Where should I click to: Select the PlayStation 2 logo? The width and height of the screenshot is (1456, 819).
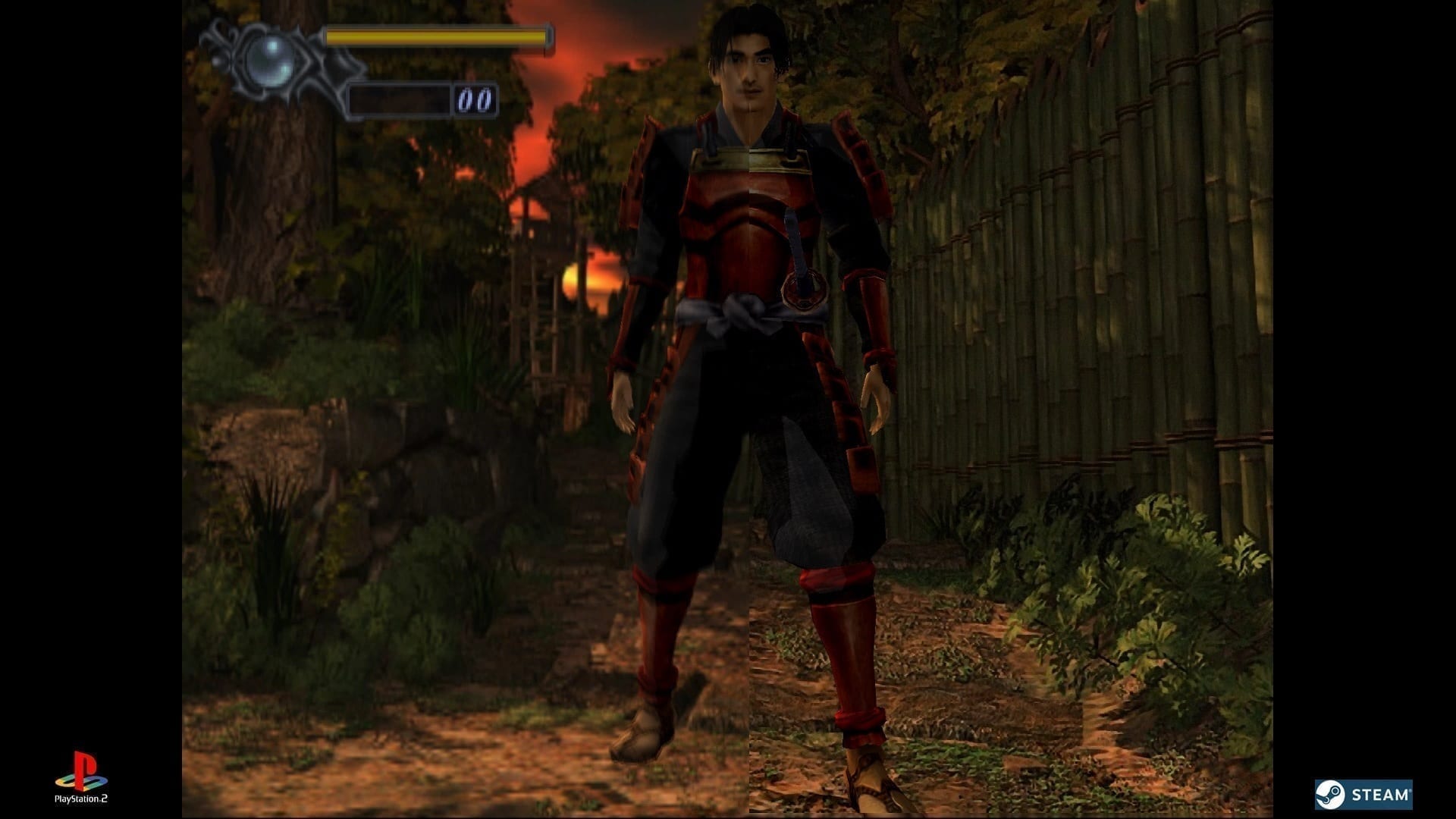(x=81, y=777)
